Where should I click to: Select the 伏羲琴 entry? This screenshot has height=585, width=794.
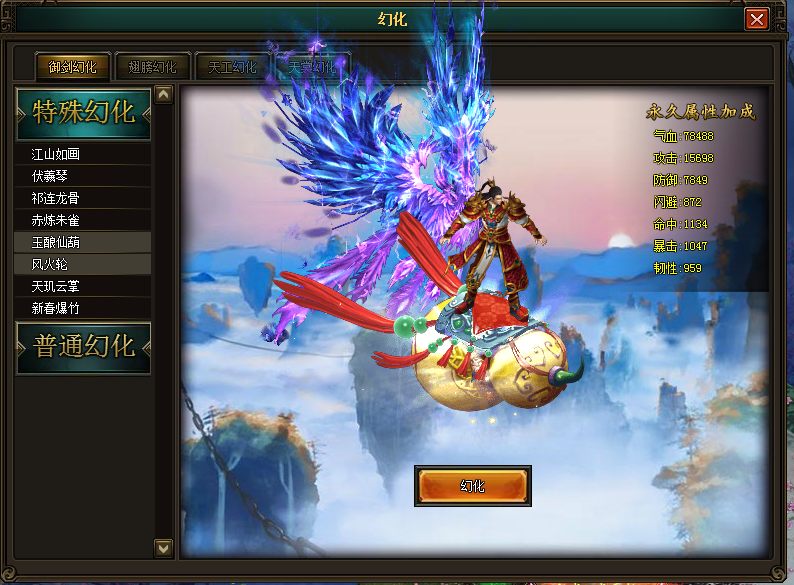point(84,176)
